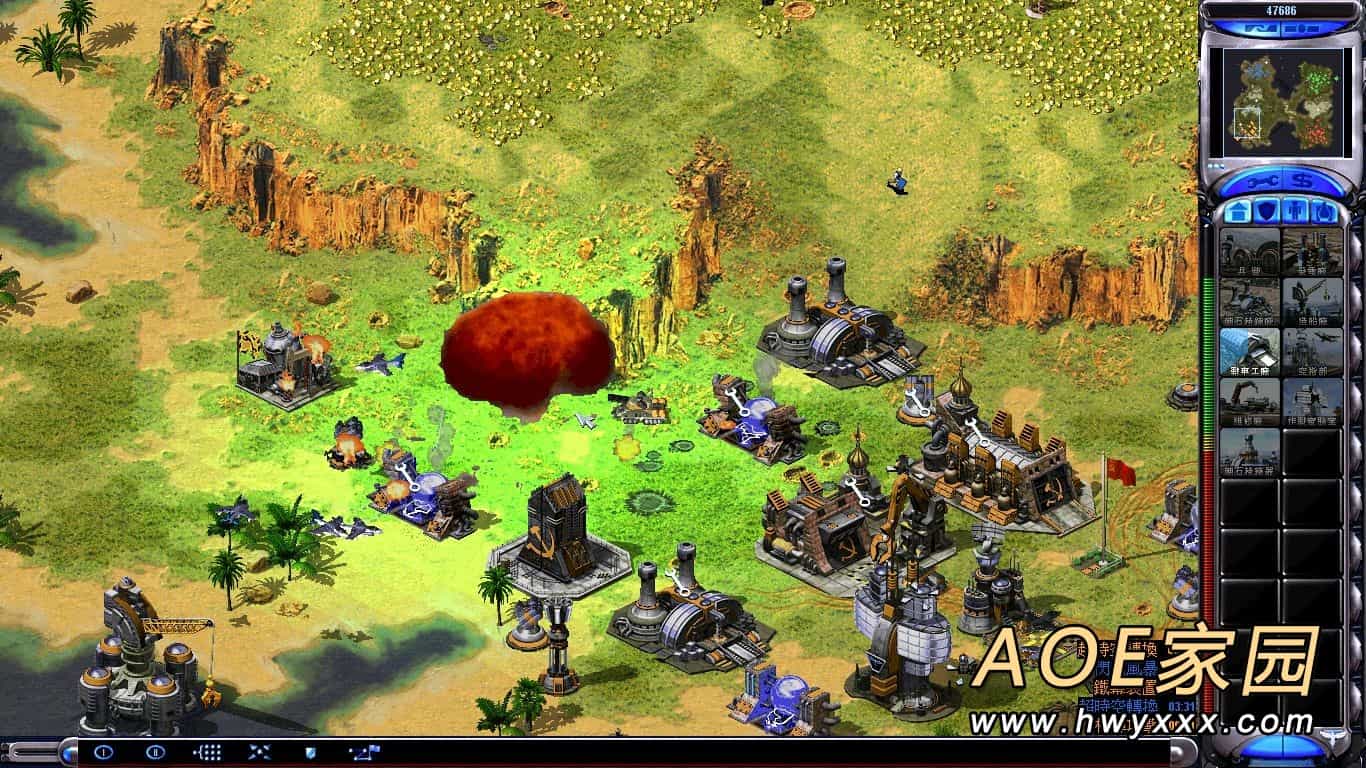This screenshot has width=1366, height=768.
Task: Switch to the shield defenses tab
Action: pos(1266,212)
